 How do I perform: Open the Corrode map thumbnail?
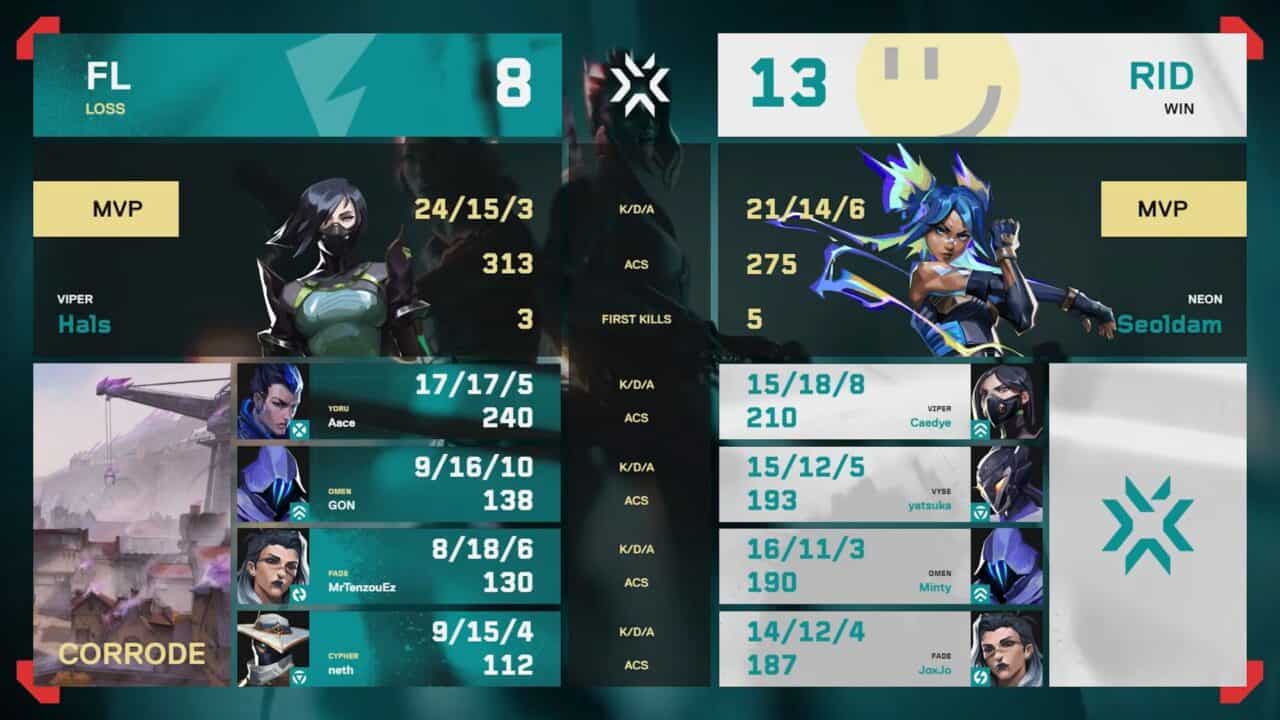[131, 524]
